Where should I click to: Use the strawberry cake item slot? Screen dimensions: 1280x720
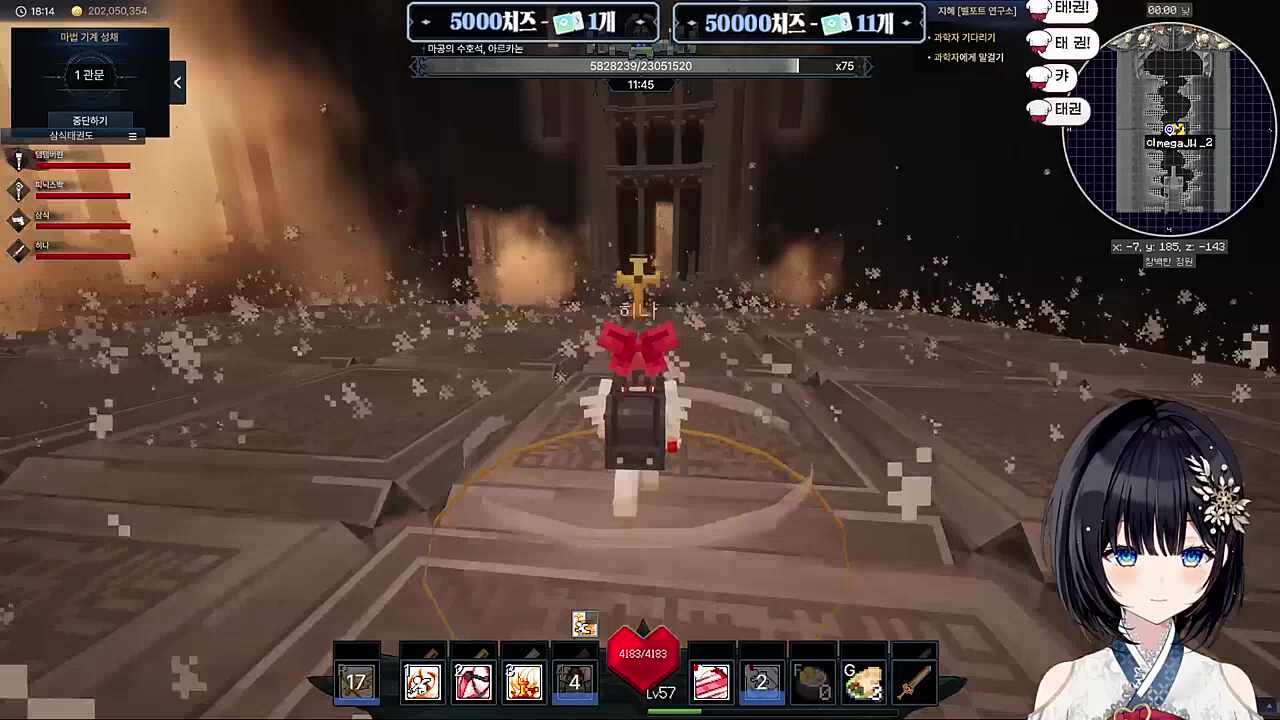[x=711, y=682]
